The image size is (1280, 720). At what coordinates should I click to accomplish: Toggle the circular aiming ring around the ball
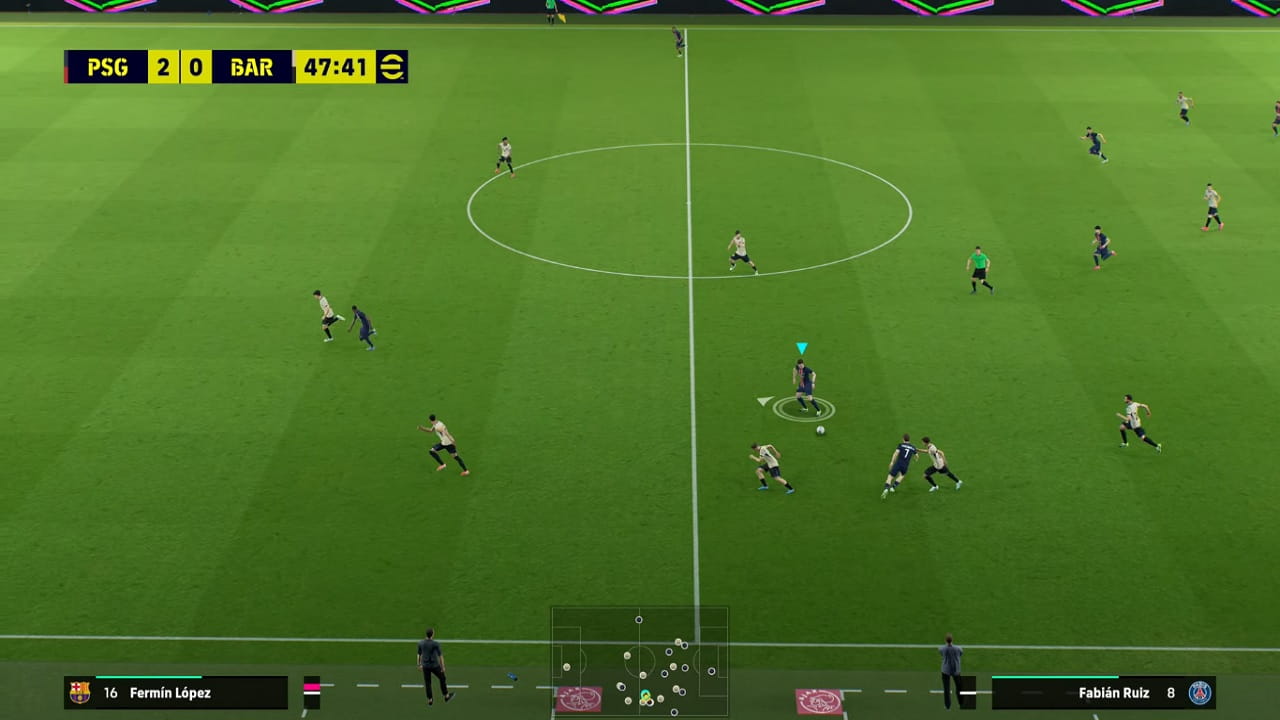point(805,410)
